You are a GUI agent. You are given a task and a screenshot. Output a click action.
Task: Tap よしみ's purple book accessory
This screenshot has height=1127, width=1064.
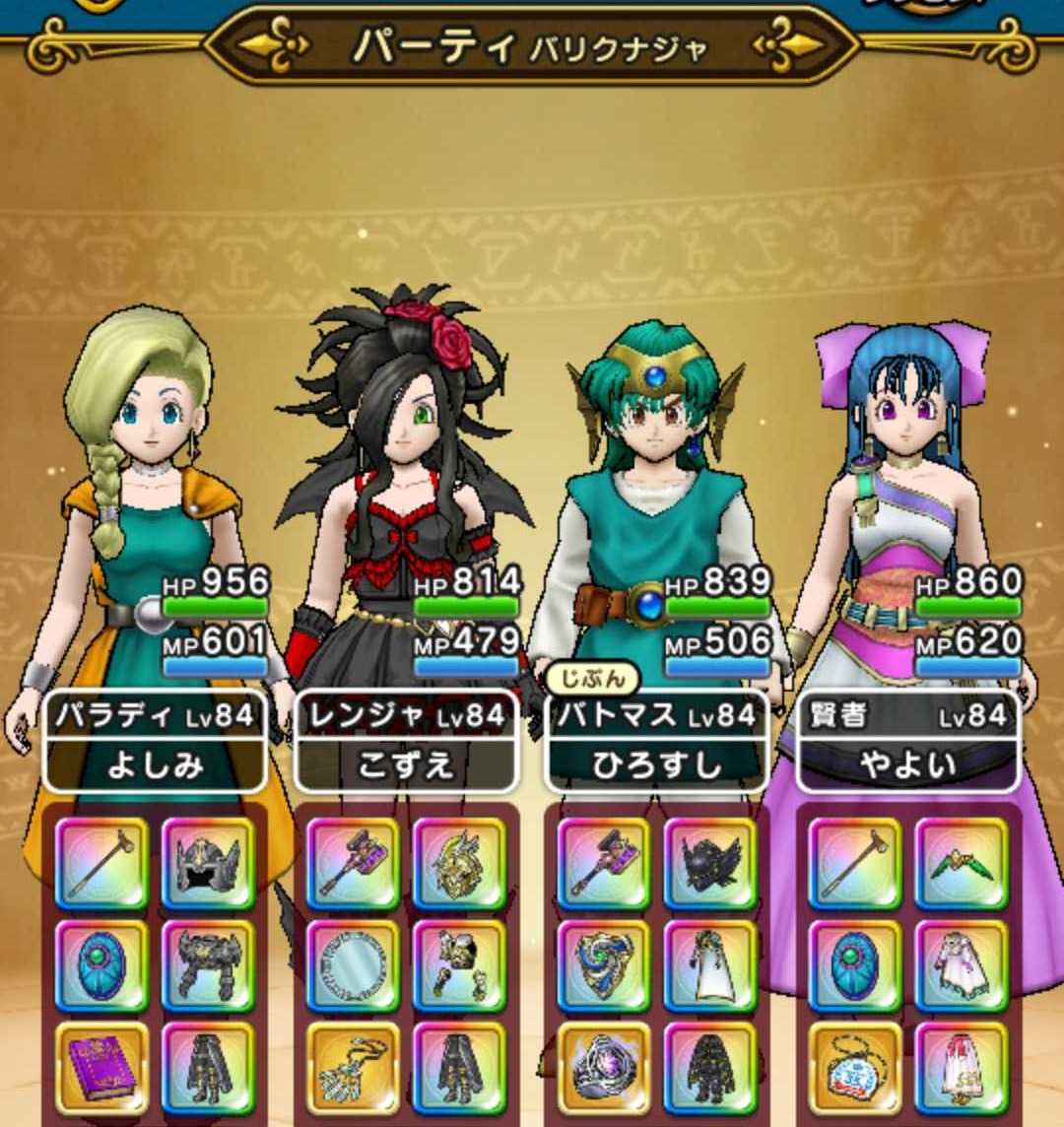(x=101, y=1069)
